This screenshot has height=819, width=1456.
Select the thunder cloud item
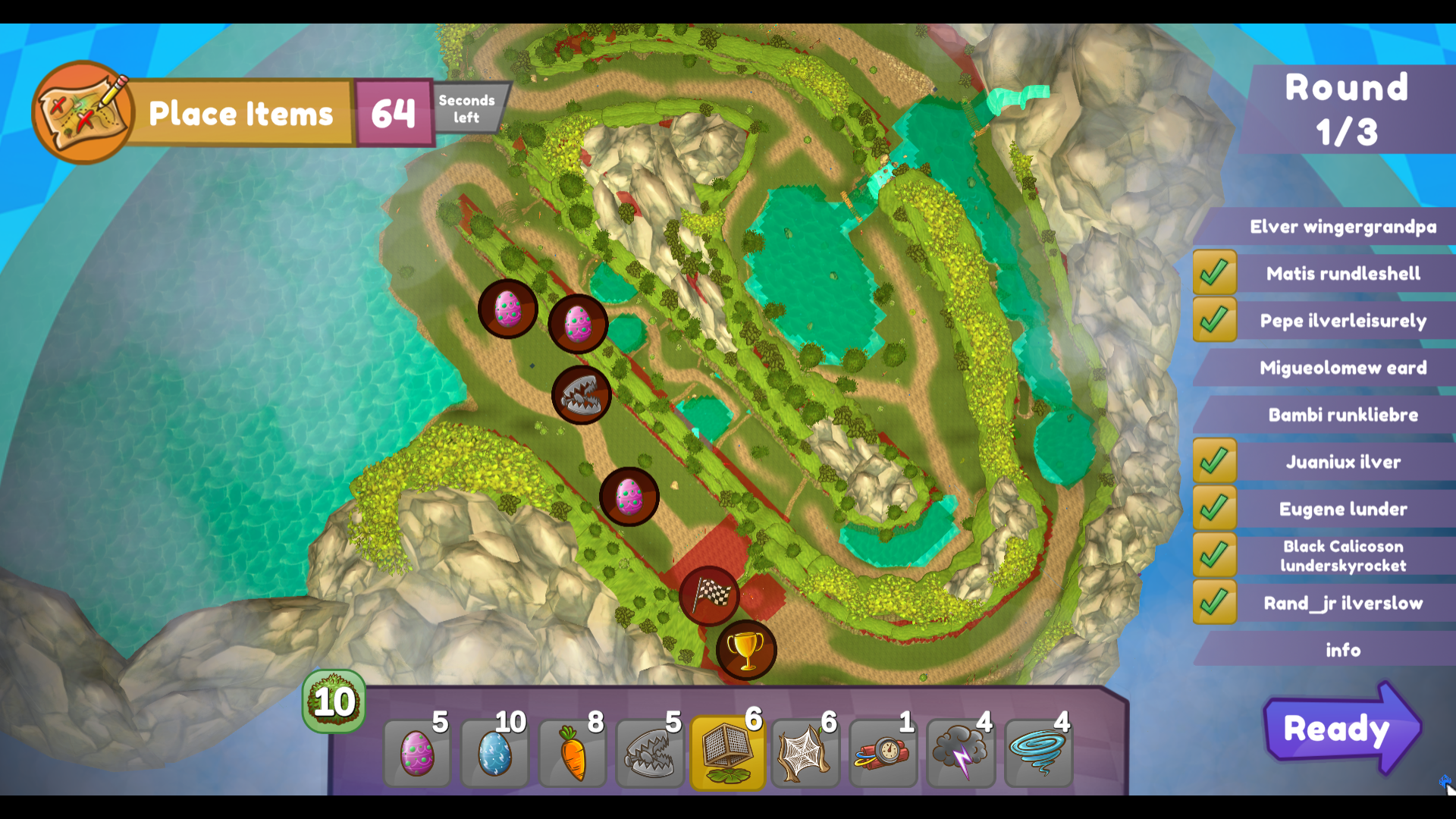click(x=961, y=753)
